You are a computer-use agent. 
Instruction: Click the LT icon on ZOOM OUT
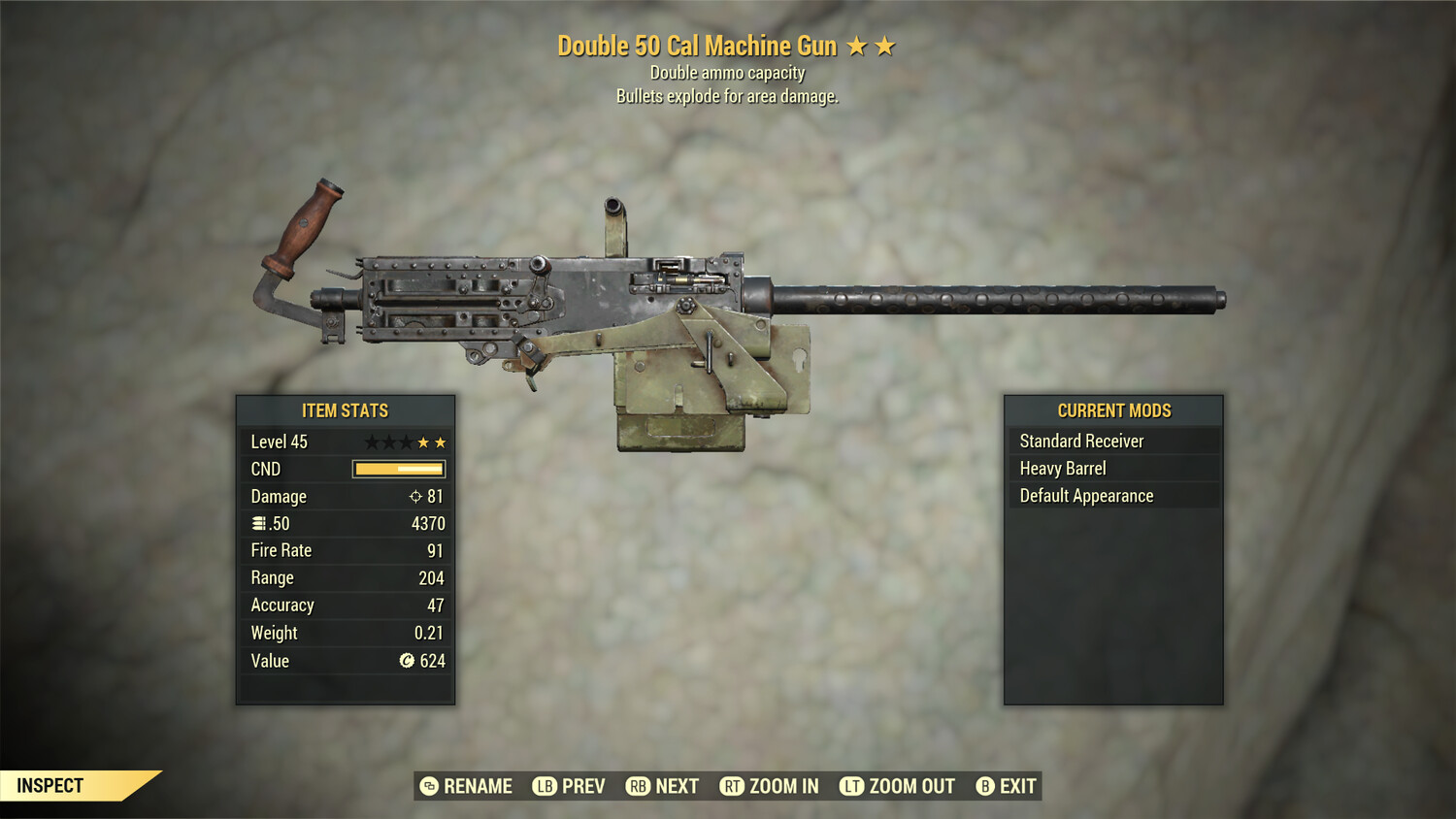click(852, 786)
